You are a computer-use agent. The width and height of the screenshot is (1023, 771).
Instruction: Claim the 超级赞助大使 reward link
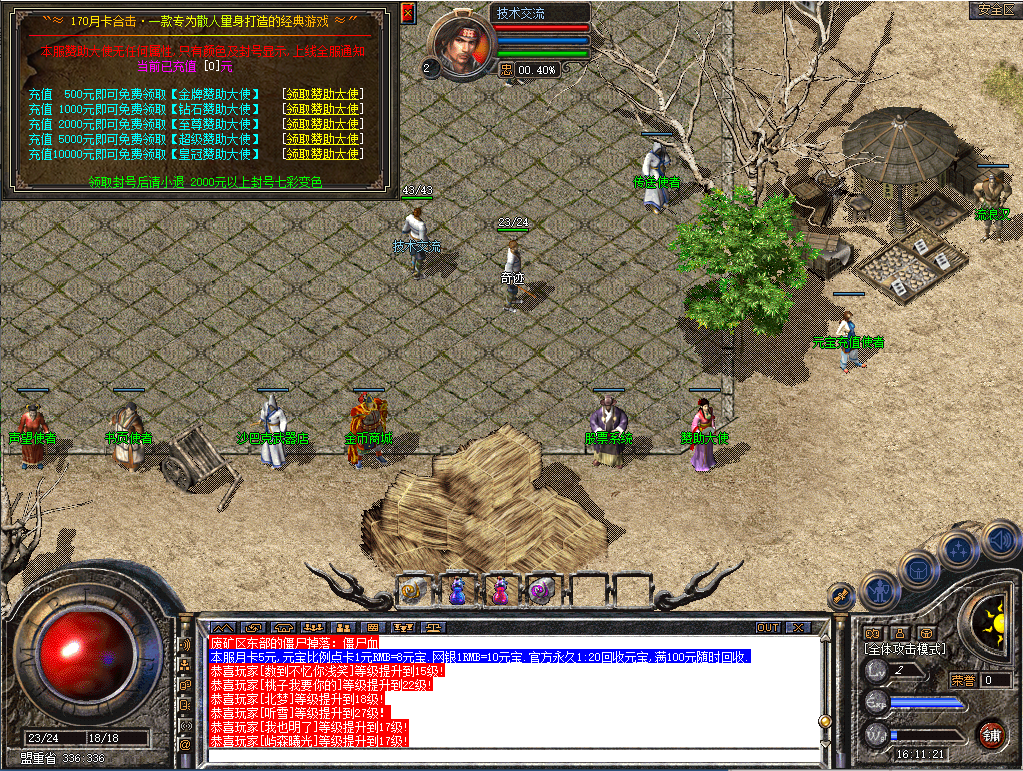click(x=322, y=139)
